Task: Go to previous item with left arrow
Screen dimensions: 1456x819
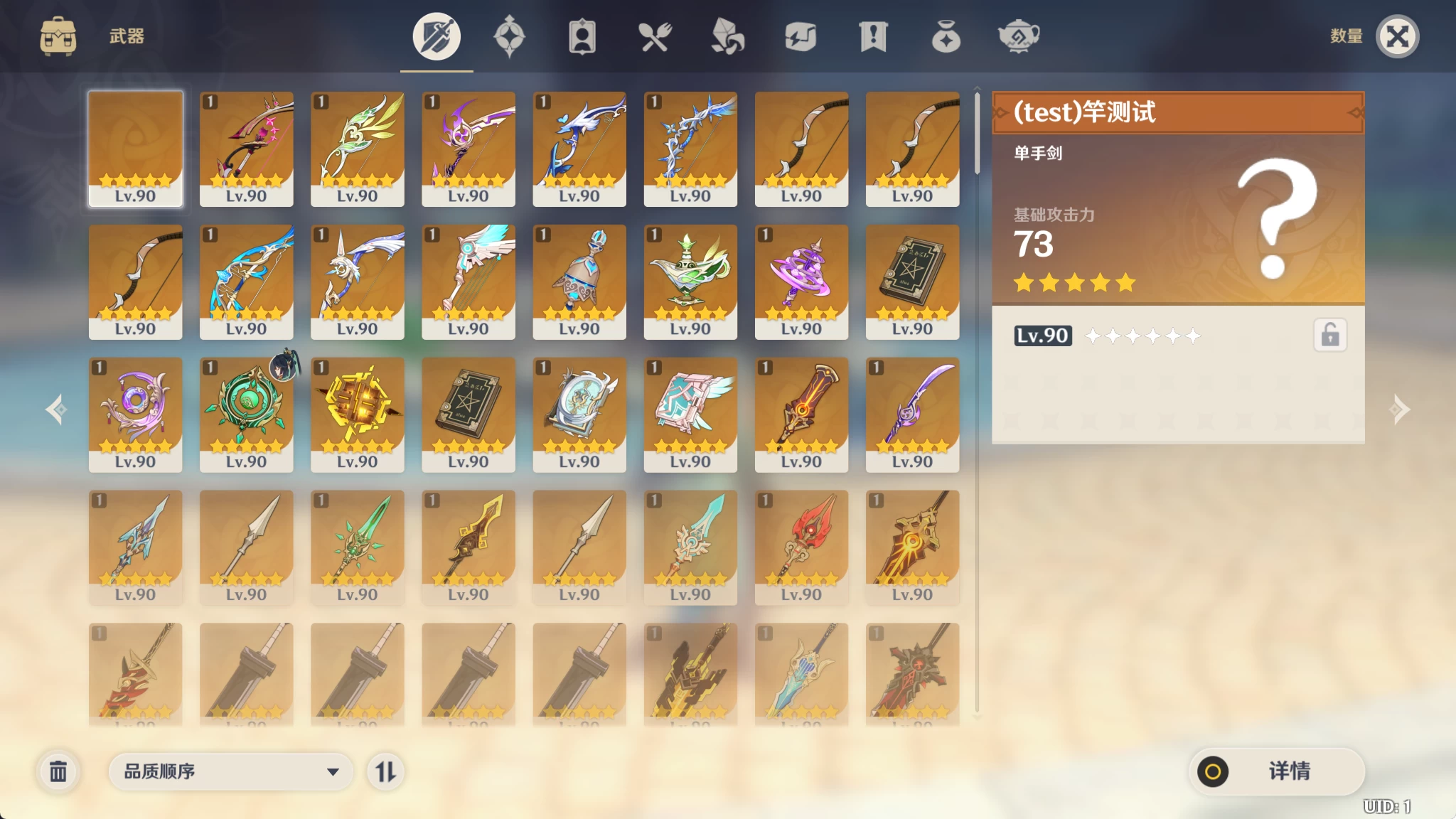Action: [56, 409]
